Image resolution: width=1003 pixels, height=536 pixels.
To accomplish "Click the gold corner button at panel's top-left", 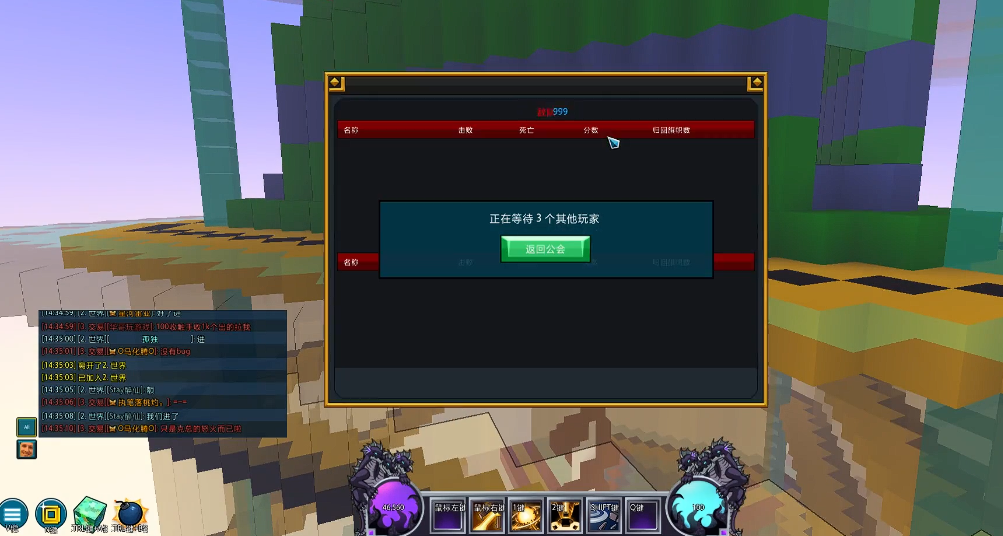I will [336, 83].
